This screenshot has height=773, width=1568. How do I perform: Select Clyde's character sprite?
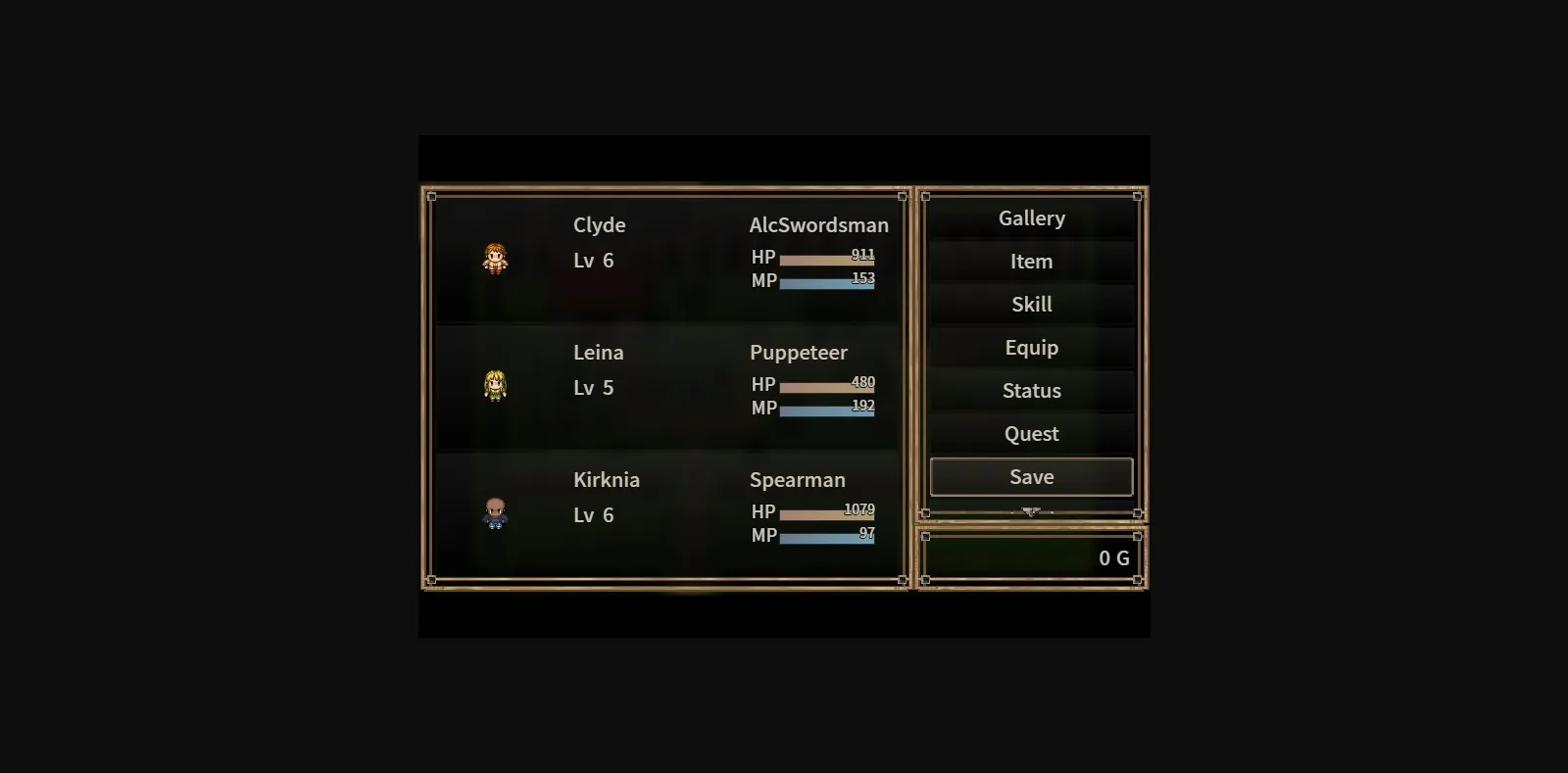(x=496, y=259)
